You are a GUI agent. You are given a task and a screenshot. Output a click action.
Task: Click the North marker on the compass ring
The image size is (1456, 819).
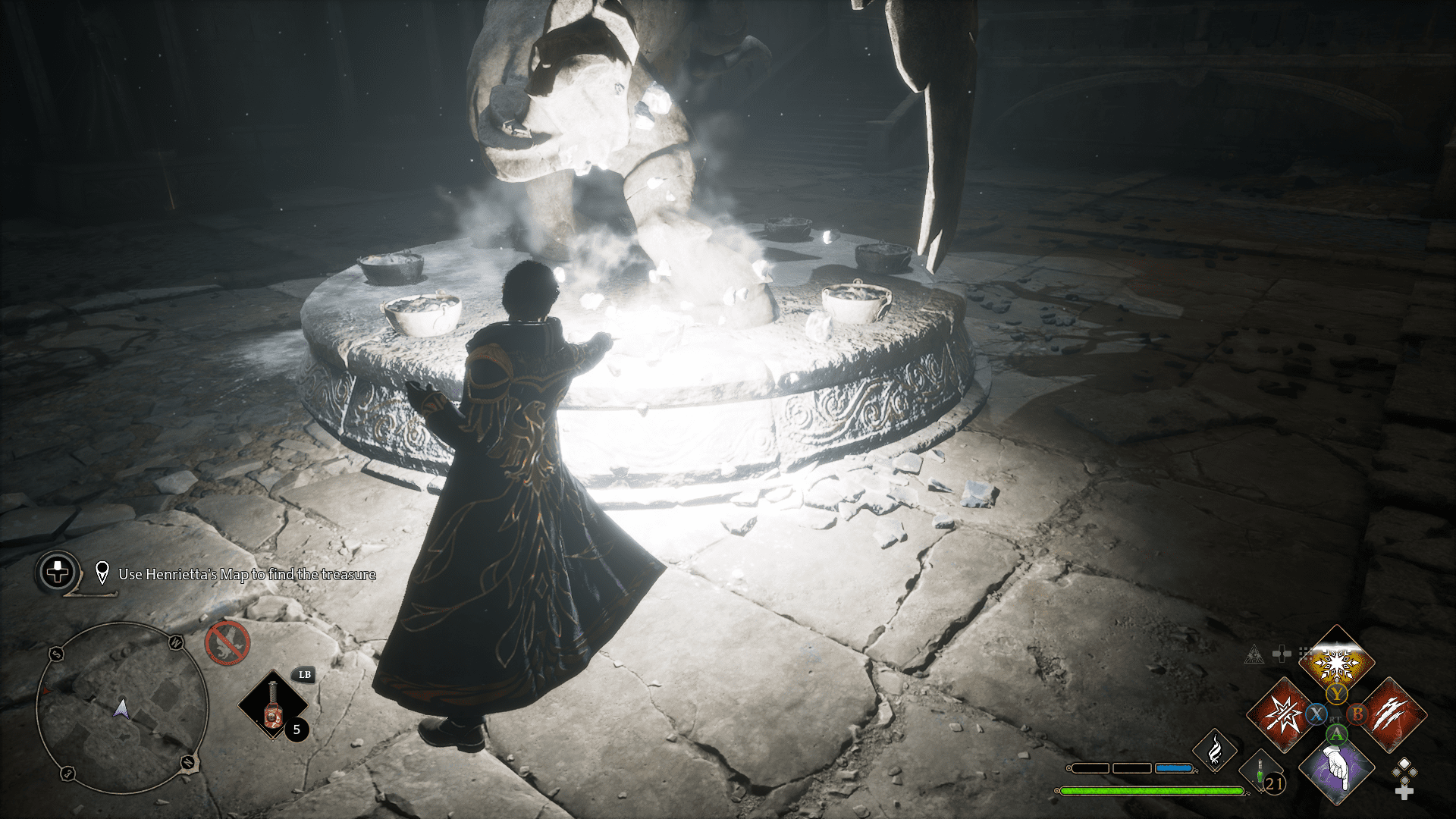187,763
